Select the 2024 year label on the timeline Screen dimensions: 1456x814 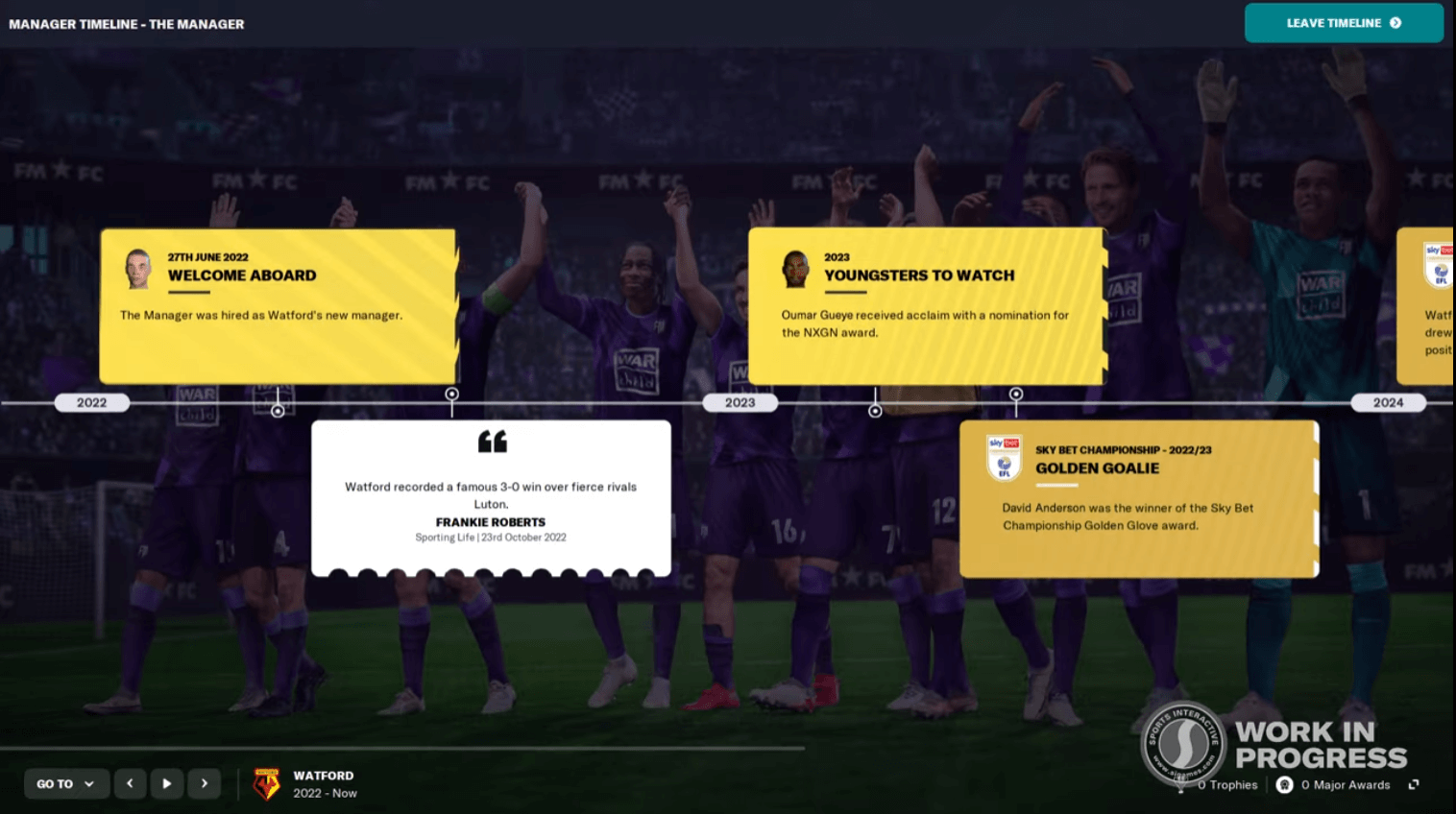pos(1389,402)
